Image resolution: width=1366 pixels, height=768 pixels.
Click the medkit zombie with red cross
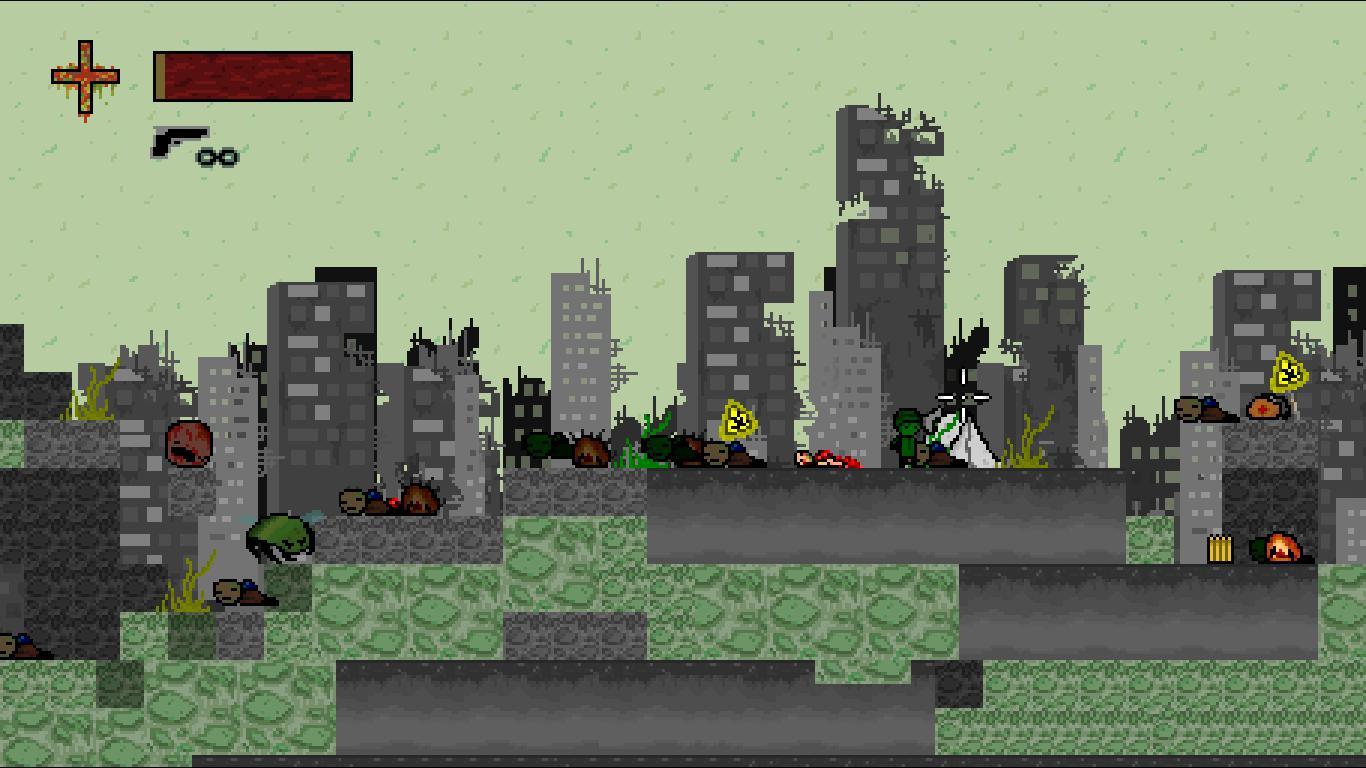pyautogui.click(x=1262, y=407)
